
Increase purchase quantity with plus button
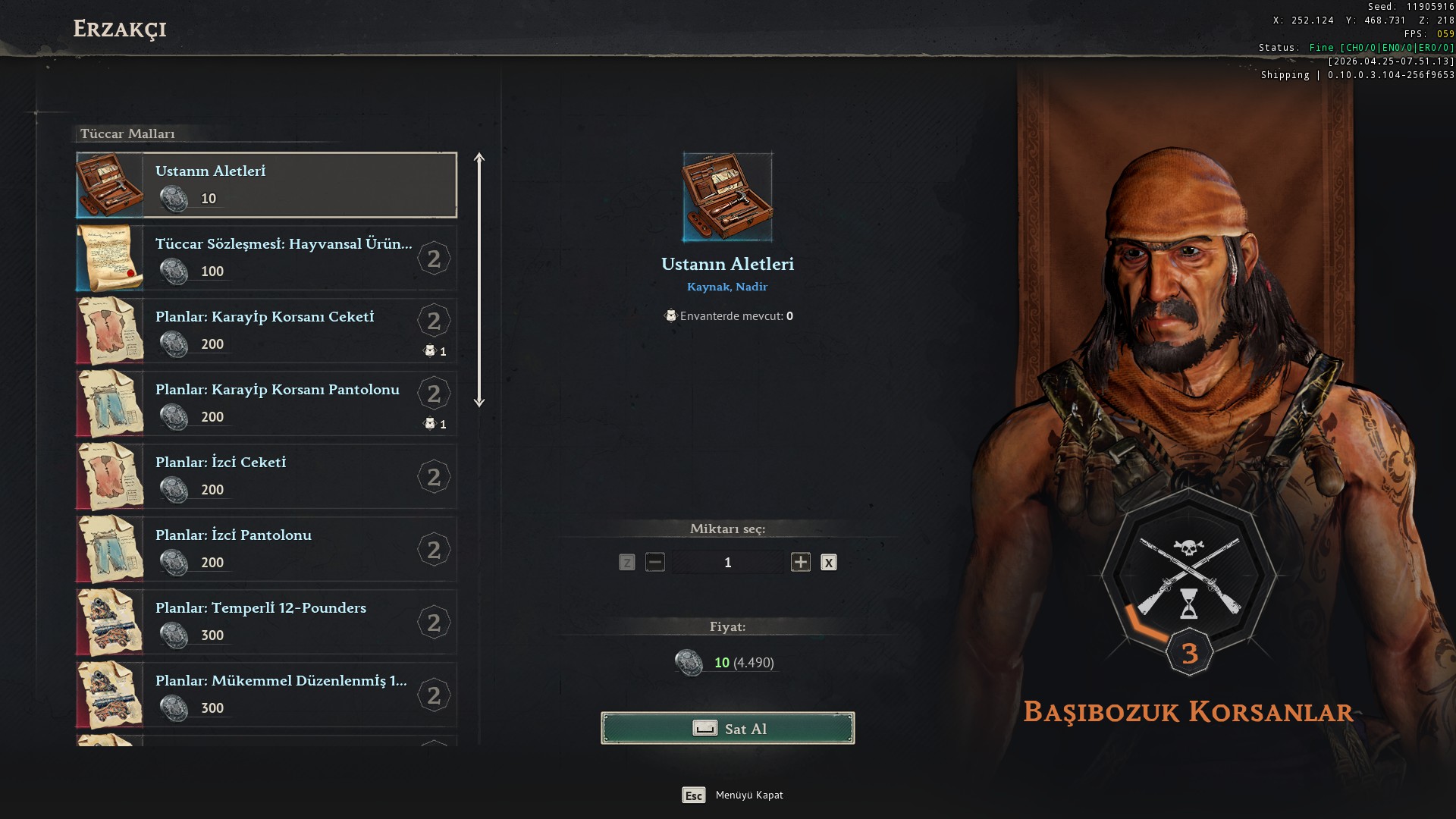[800, 562]
